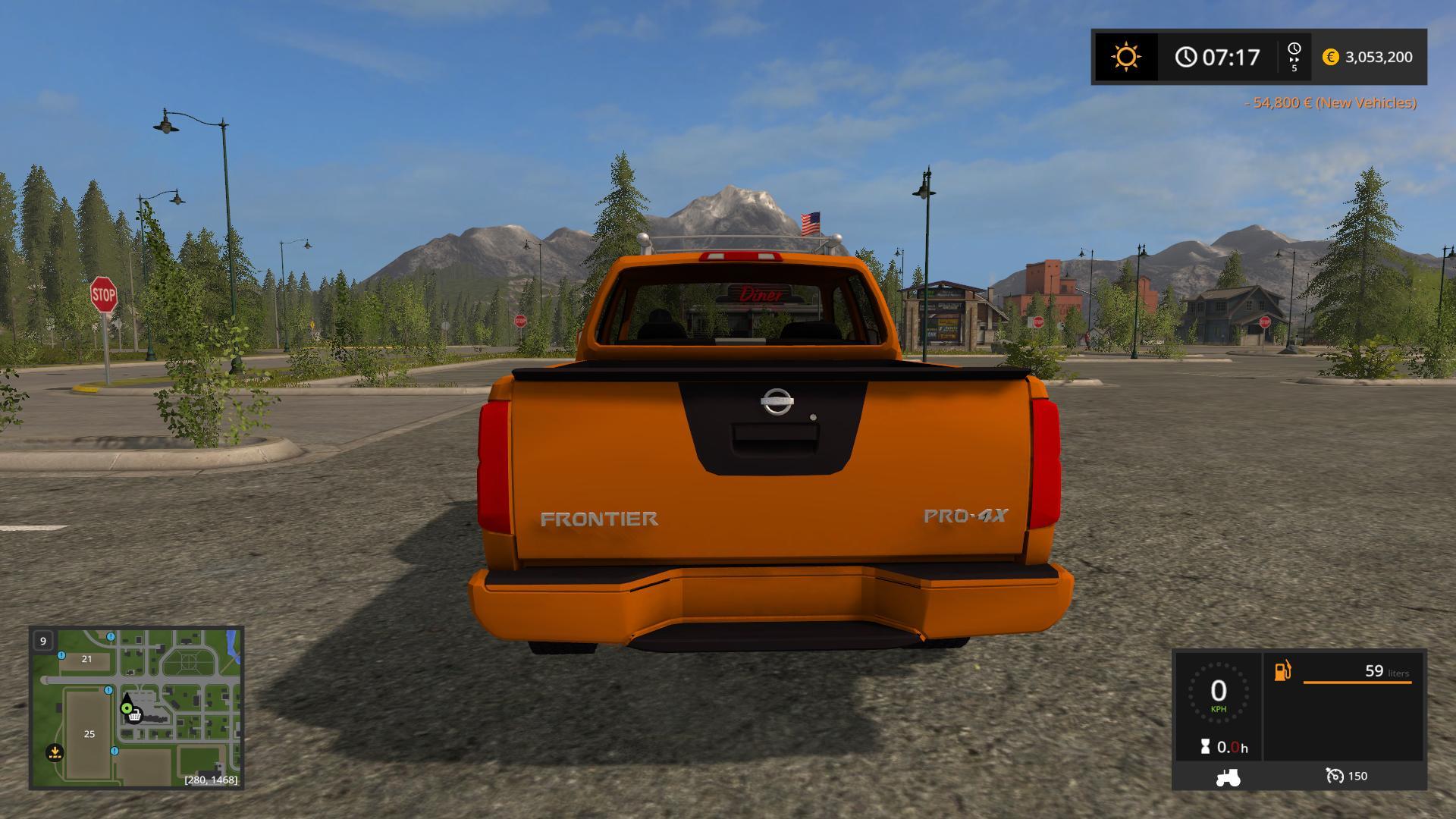Click the sun weather icon
The width and height of the screenshot is (1456, 819).
[x=1125, y=57]
